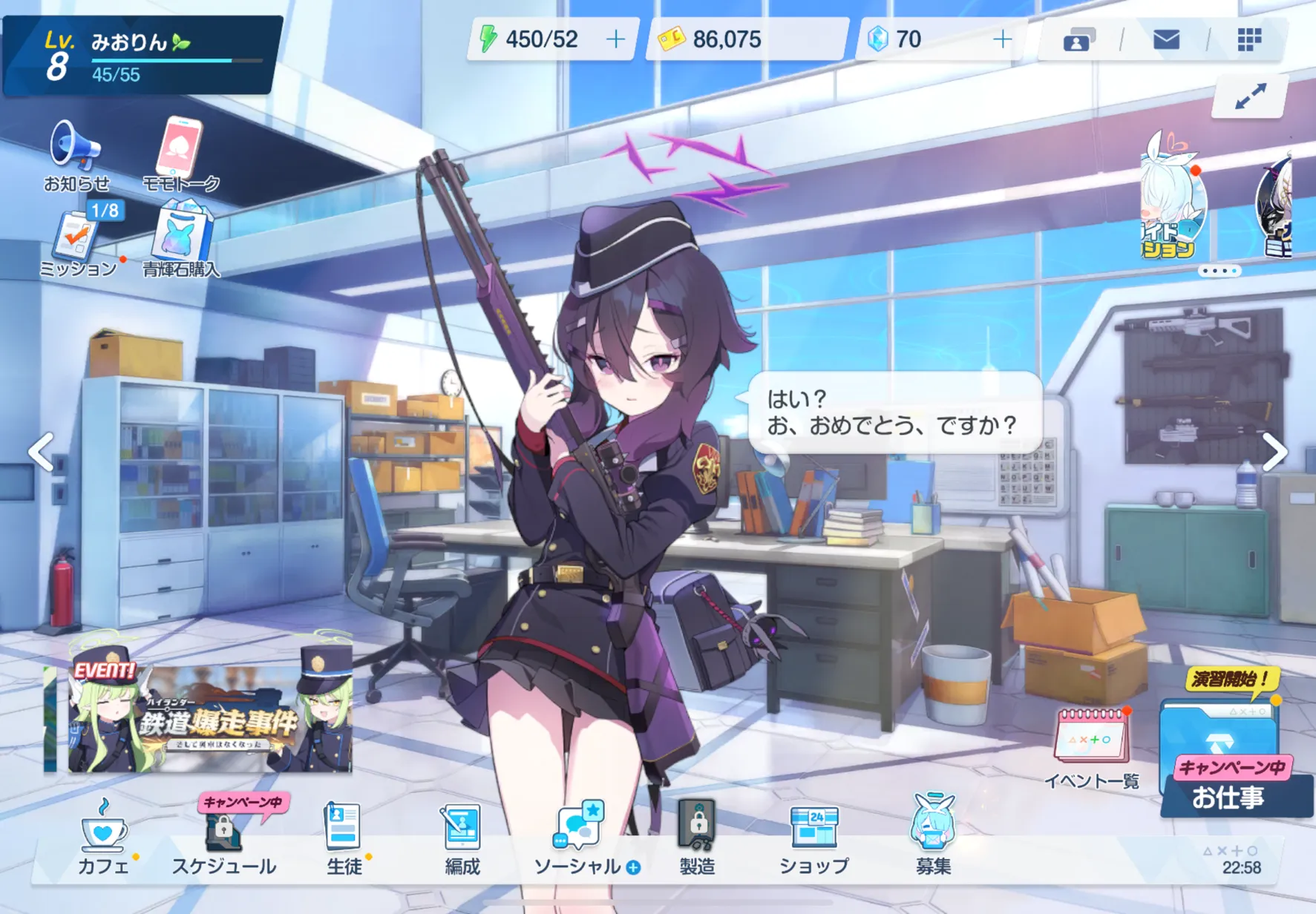
Task: Open the イベント一覧 event calendar
Action: click(1092, 742)
